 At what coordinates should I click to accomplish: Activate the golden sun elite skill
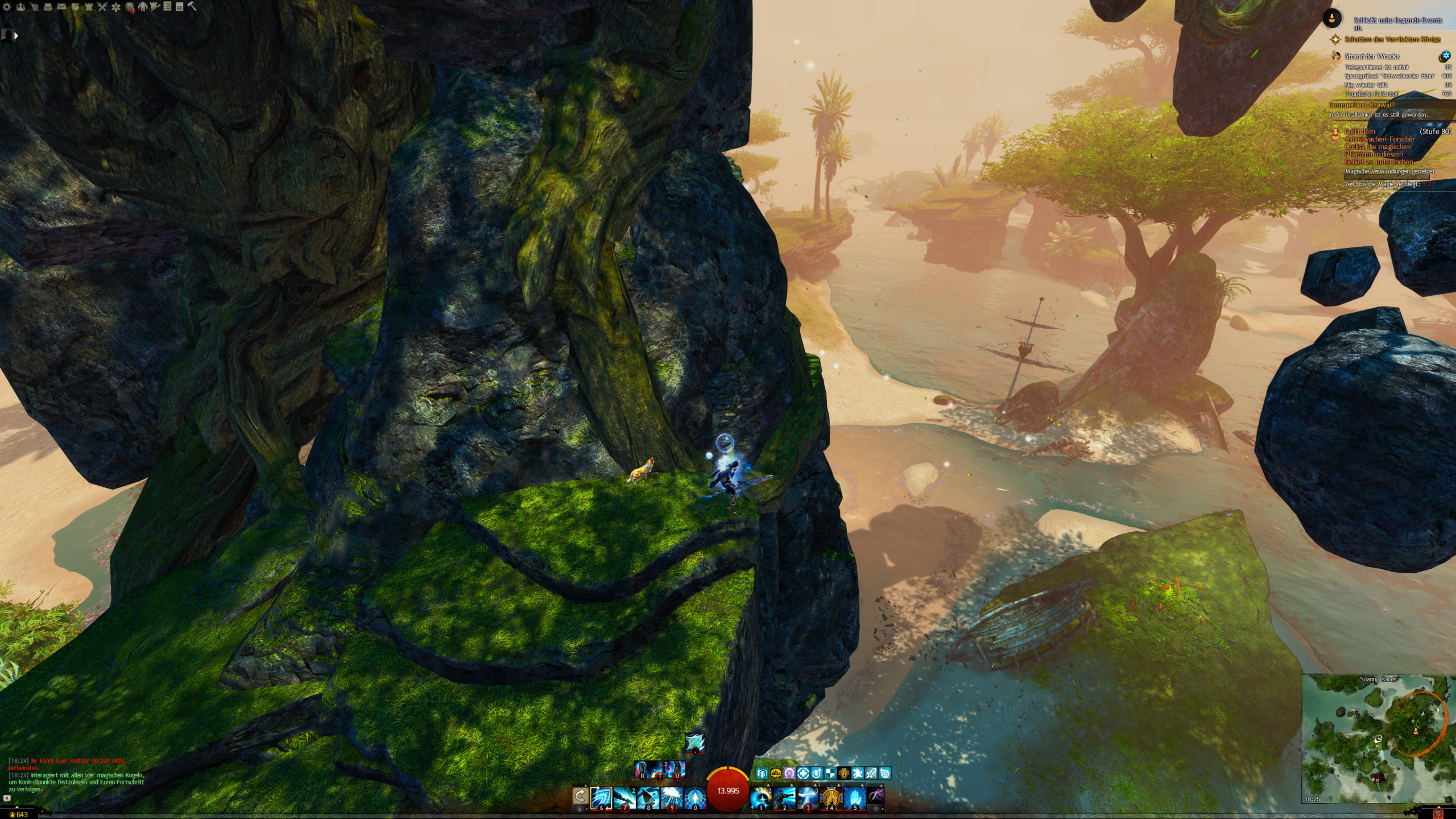[x=831, y=798]
